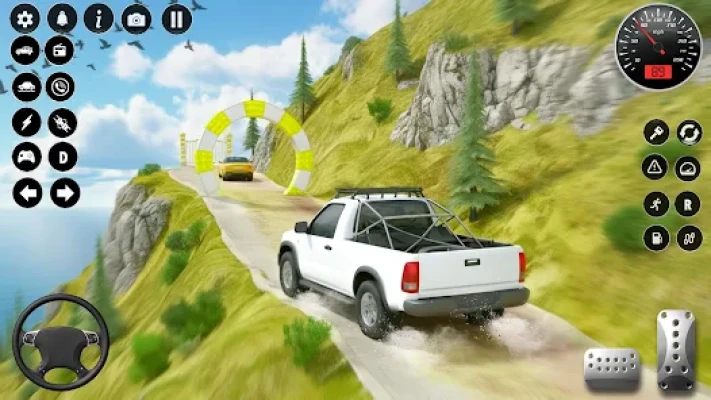The image size is (711, 400).
Task: Click the left arrow button
Action: click(27, 193)
